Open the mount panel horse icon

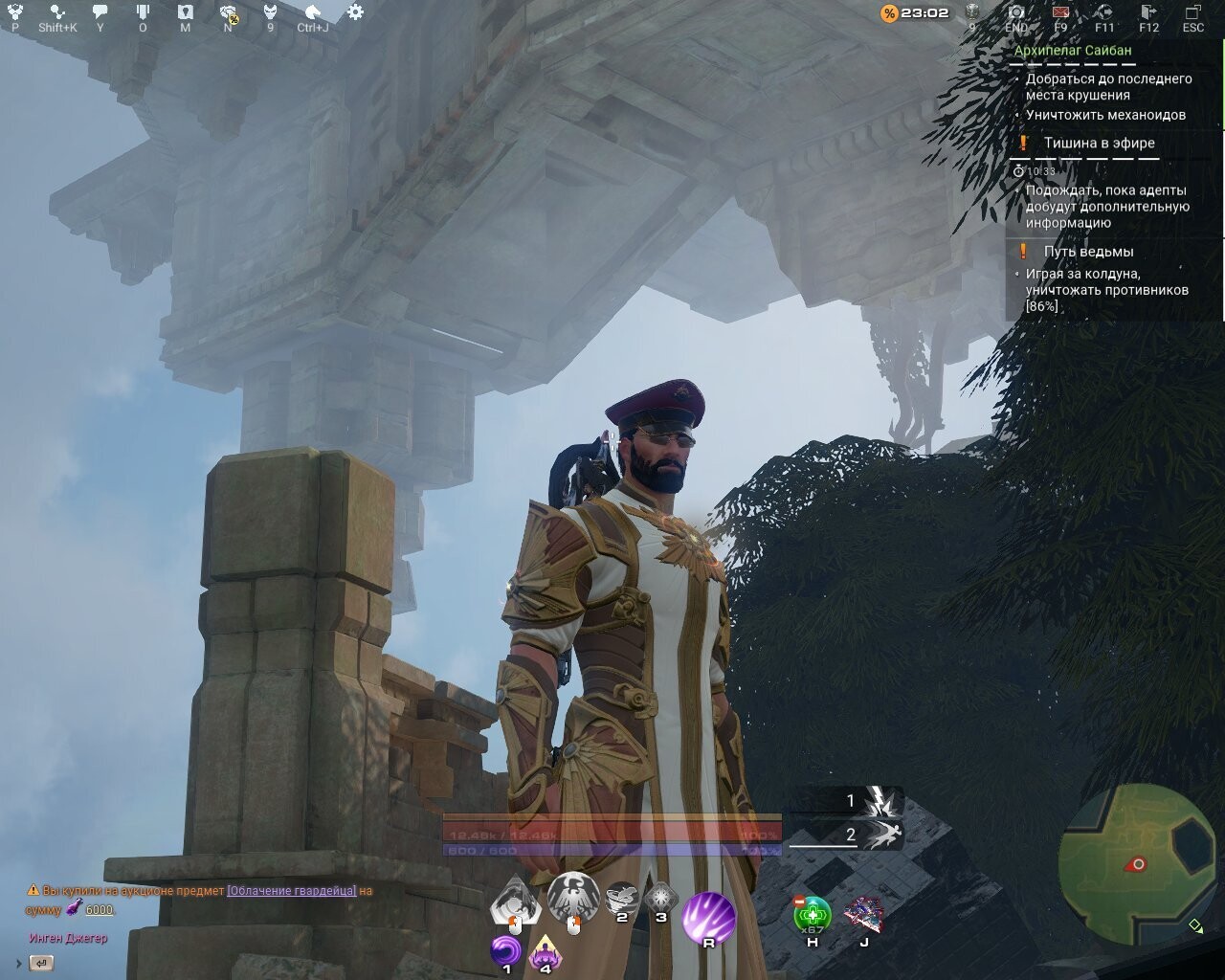(x=314, y=11)
